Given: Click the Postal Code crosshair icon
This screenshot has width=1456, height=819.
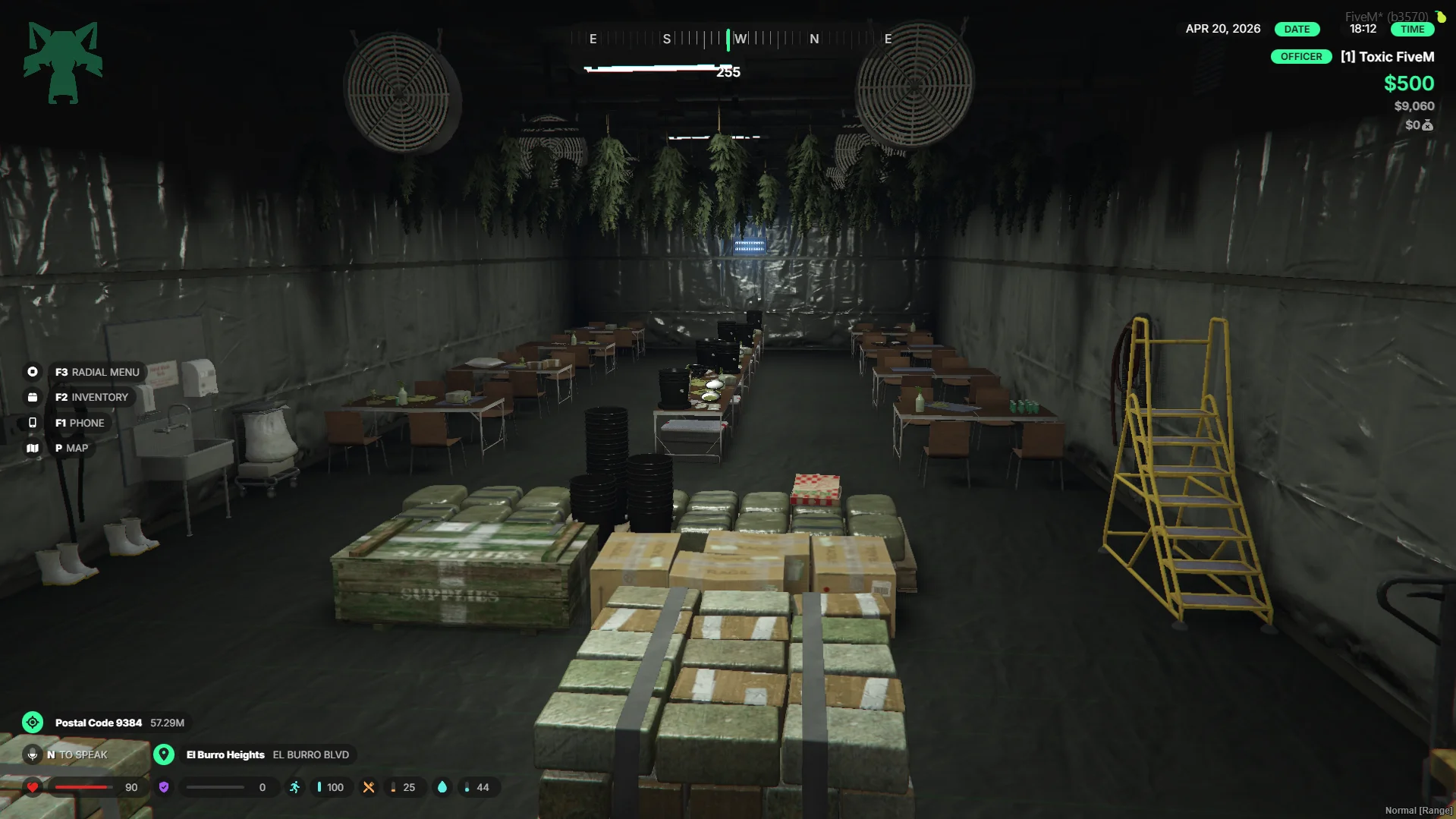Looking at the screenshot, I should coord(33,723).
